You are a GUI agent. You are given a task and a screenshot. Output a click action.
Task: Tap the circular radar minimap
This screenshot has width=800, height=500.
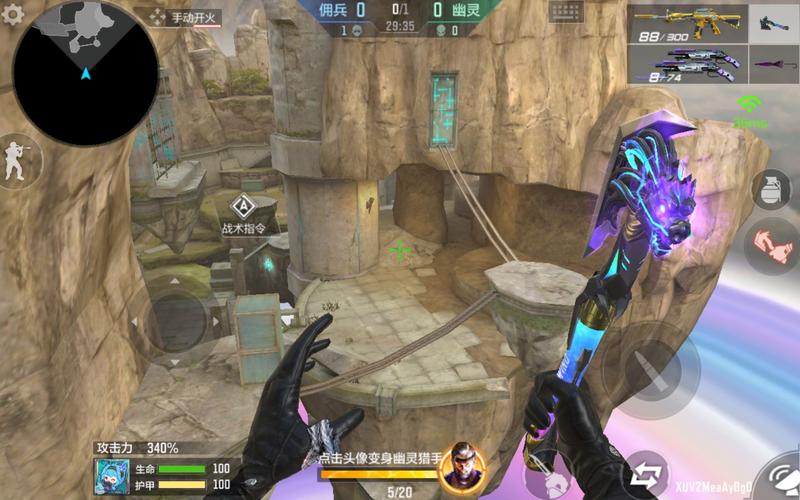pos(85,73)
